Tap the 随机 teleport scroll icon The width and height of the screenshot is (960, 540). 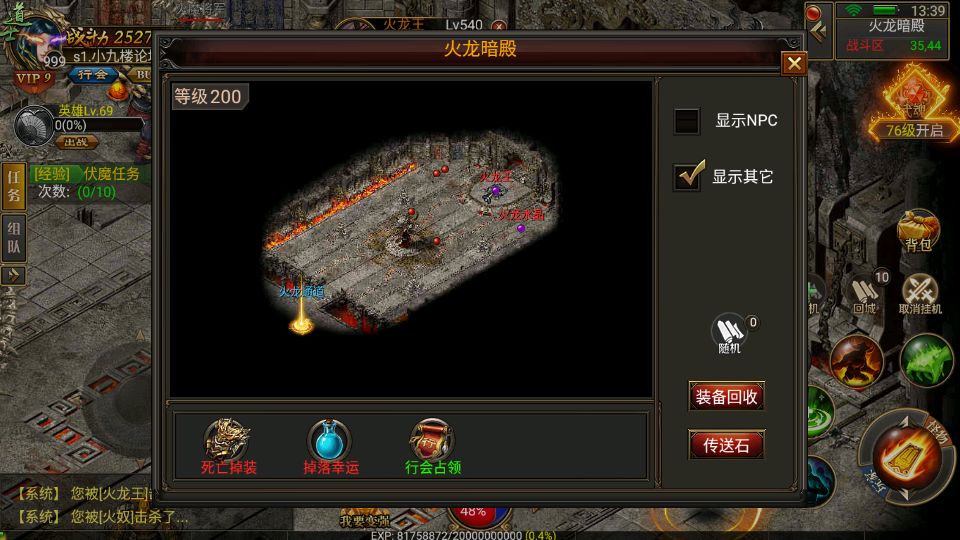(729, 331)
